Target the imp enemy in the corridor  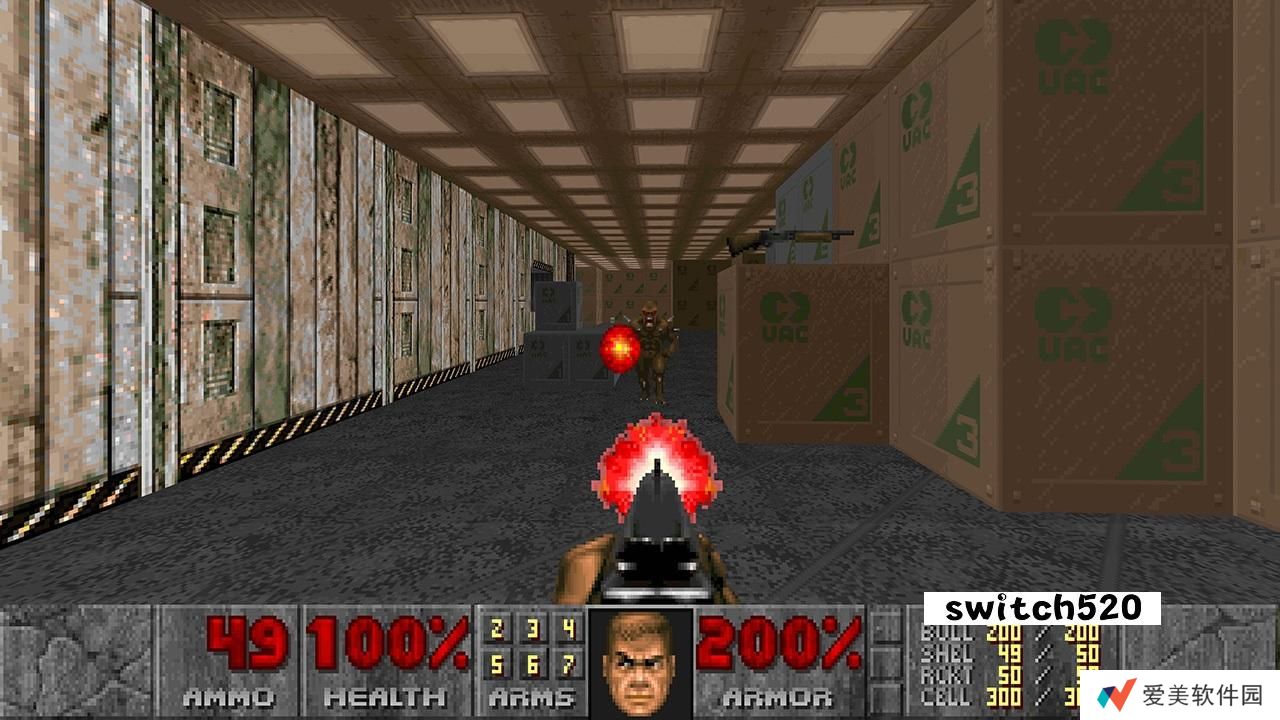[655, 340]
